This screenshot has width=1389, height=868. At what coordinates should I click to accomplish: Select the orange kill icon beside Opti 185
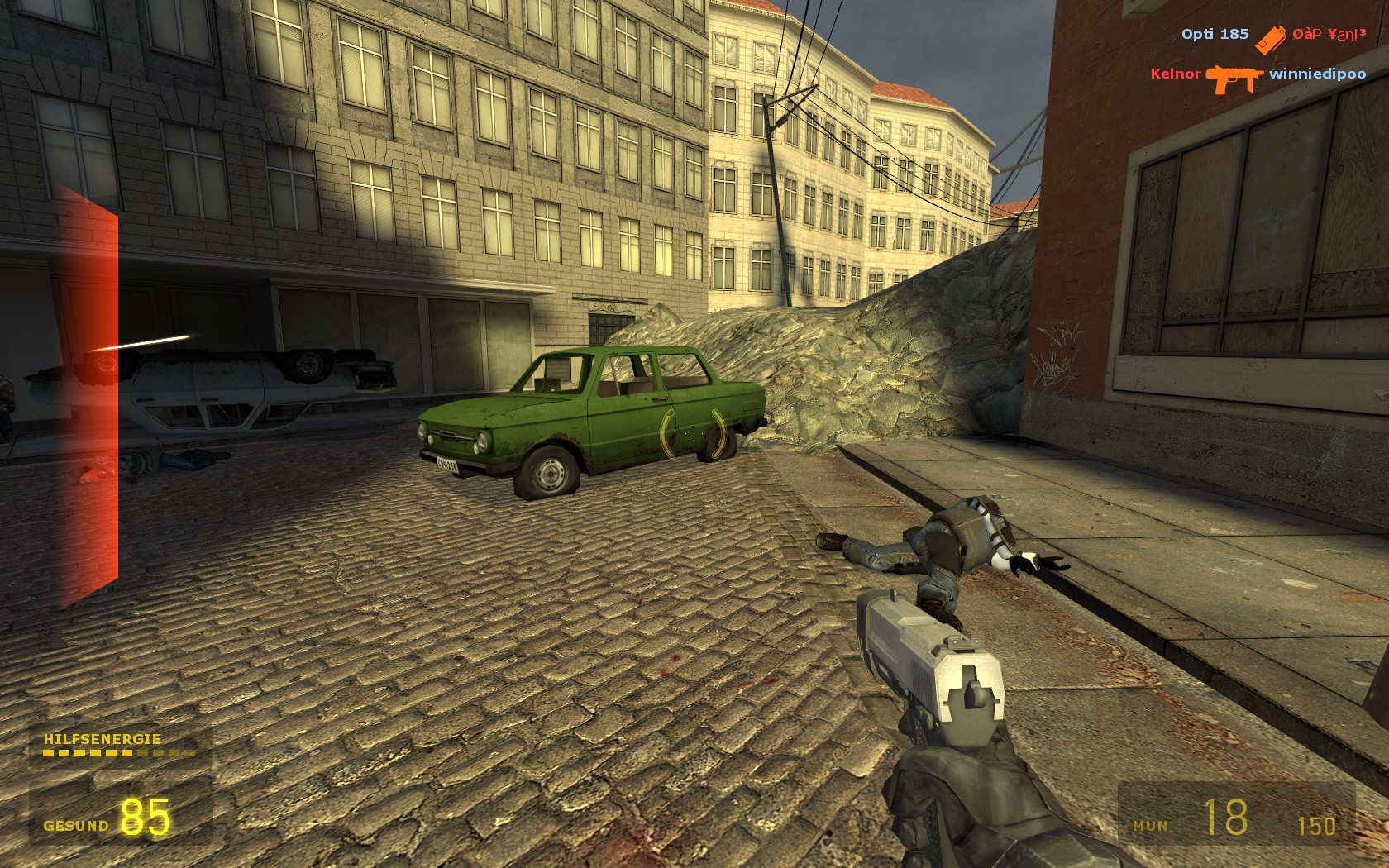1270,38
